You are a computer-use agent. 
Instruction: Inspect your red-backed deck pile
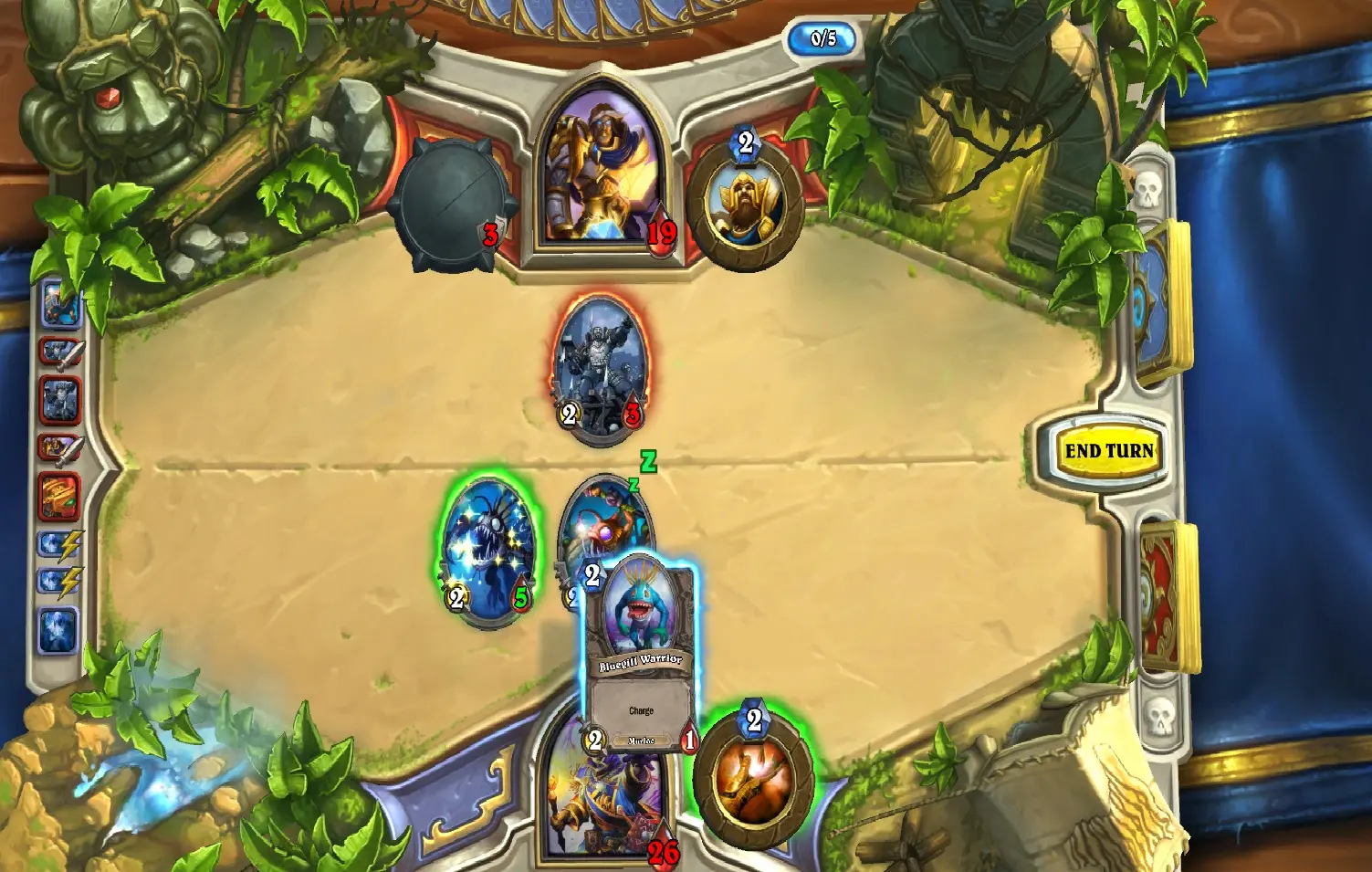(x=1166, y=594)
